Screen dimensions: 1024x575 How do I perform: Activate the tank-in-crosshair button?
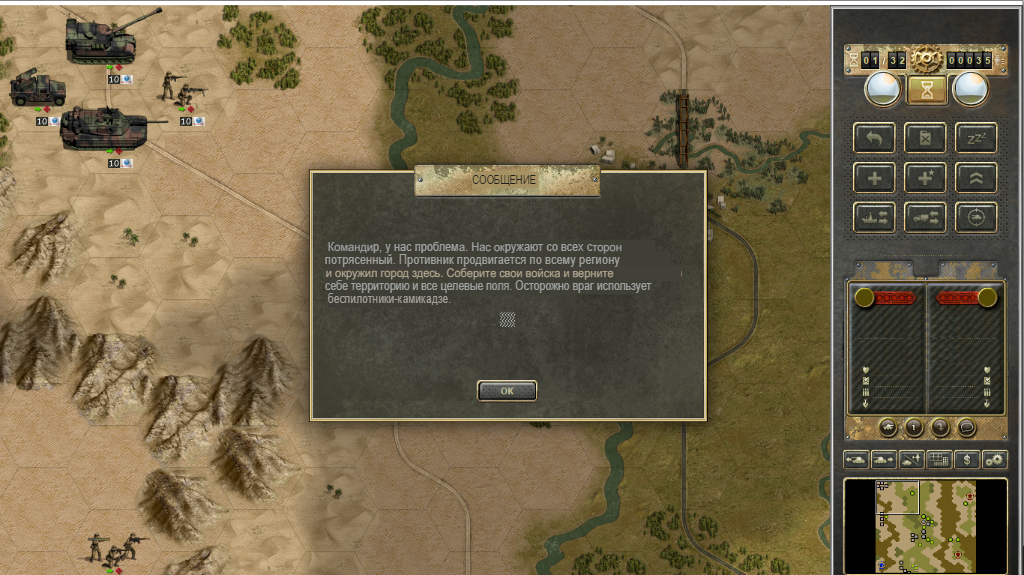point(975,216)
